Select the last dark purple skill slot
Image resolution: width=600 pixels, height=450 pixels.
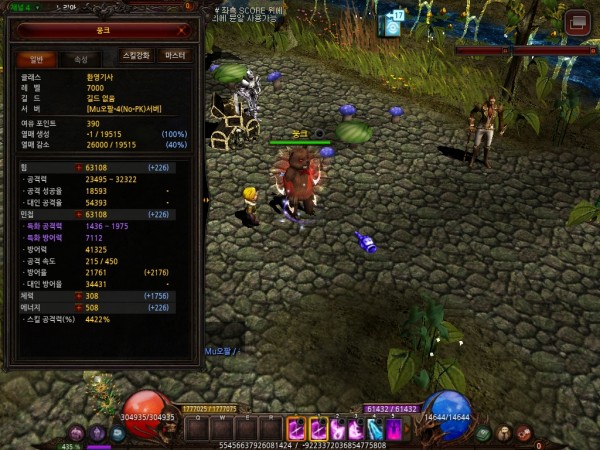pyautogui.click(x=393, y=428)
